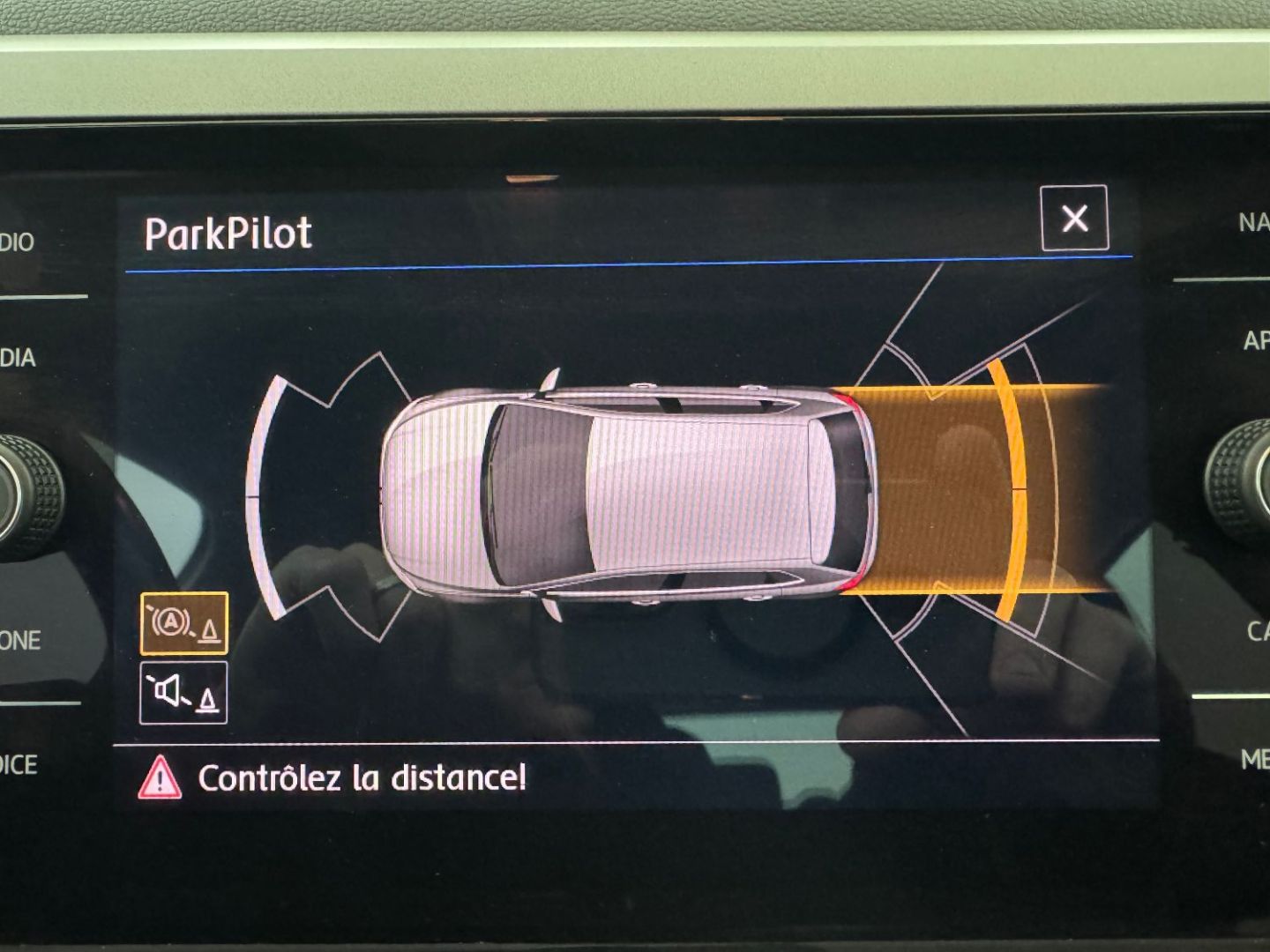Mute the ParkPilot warning sound
This screenshot has height=952, width=1270.
click(x=183, y=693)
